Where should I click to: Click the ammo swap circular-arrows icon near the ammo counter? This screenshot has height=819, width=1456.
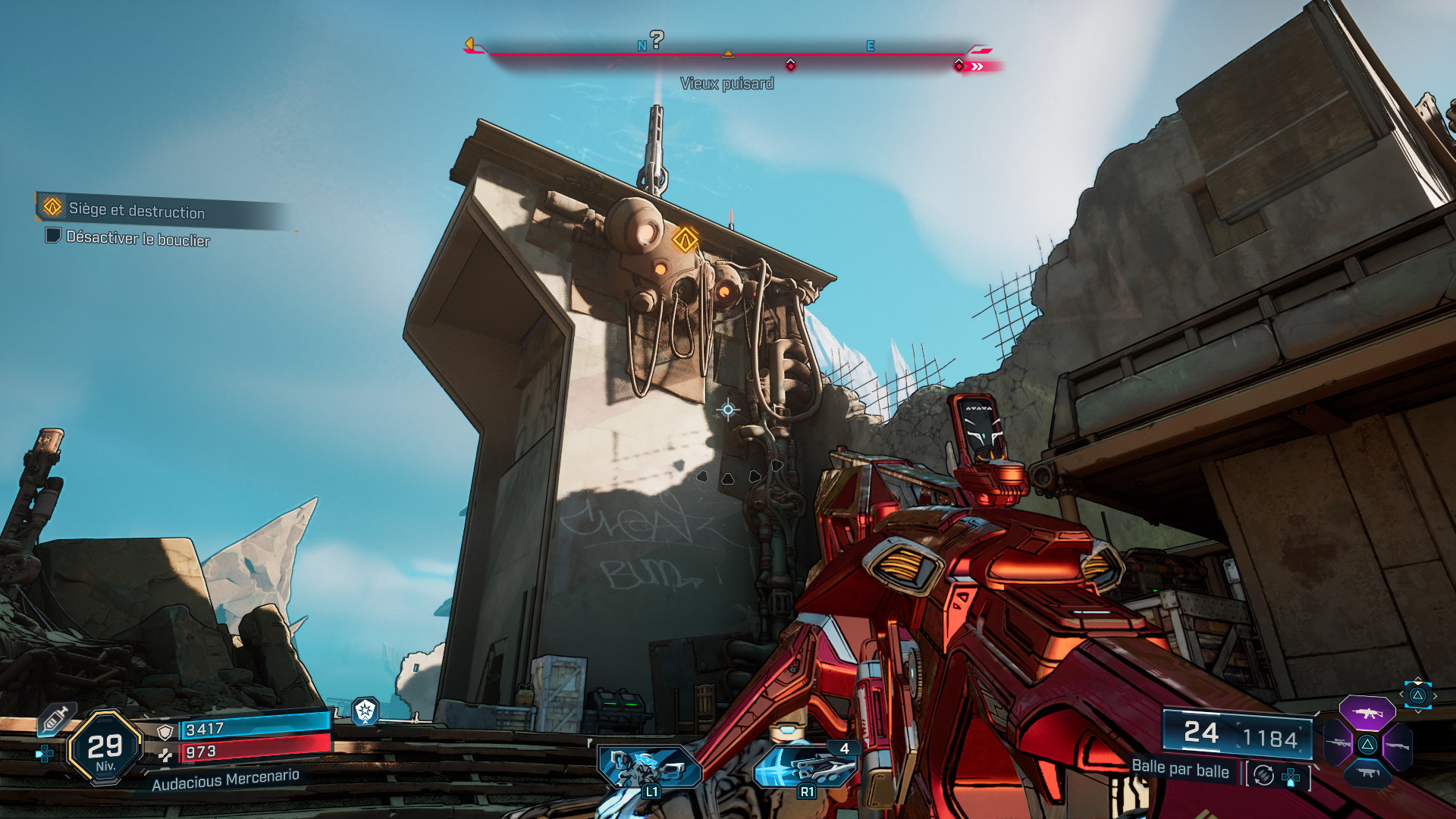[1263, 775]
